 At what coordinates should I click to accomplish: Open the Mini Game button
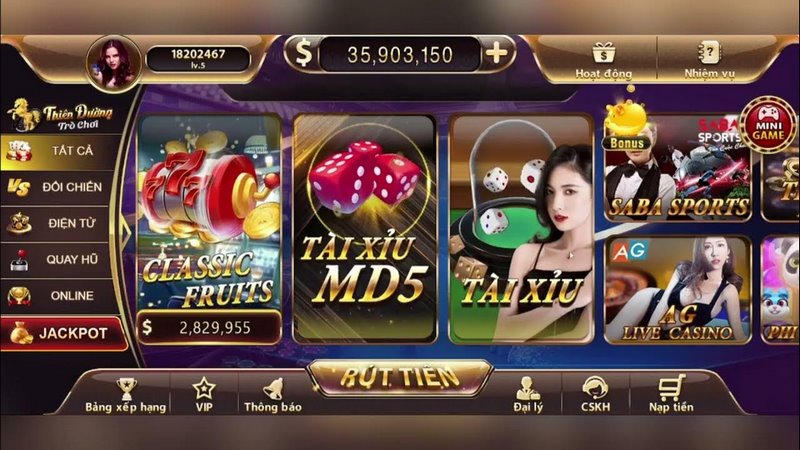[768, 124]
